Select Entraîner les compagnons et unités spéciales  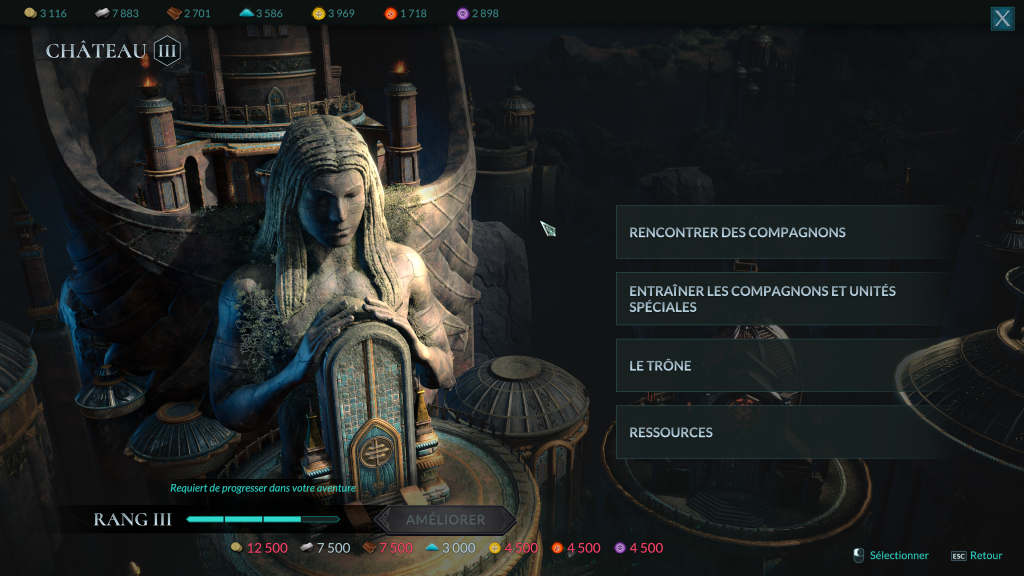coord(782,299)
